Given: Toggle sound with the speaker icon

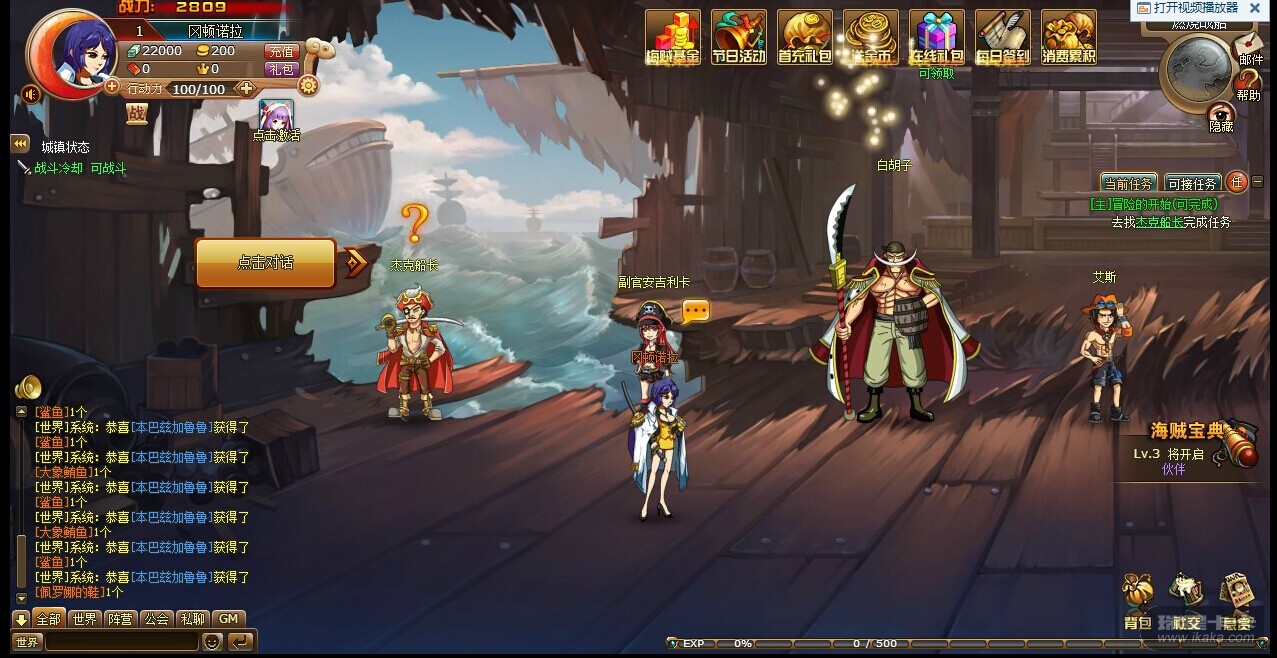Looking at the screenshot, I should pos(31,94).
